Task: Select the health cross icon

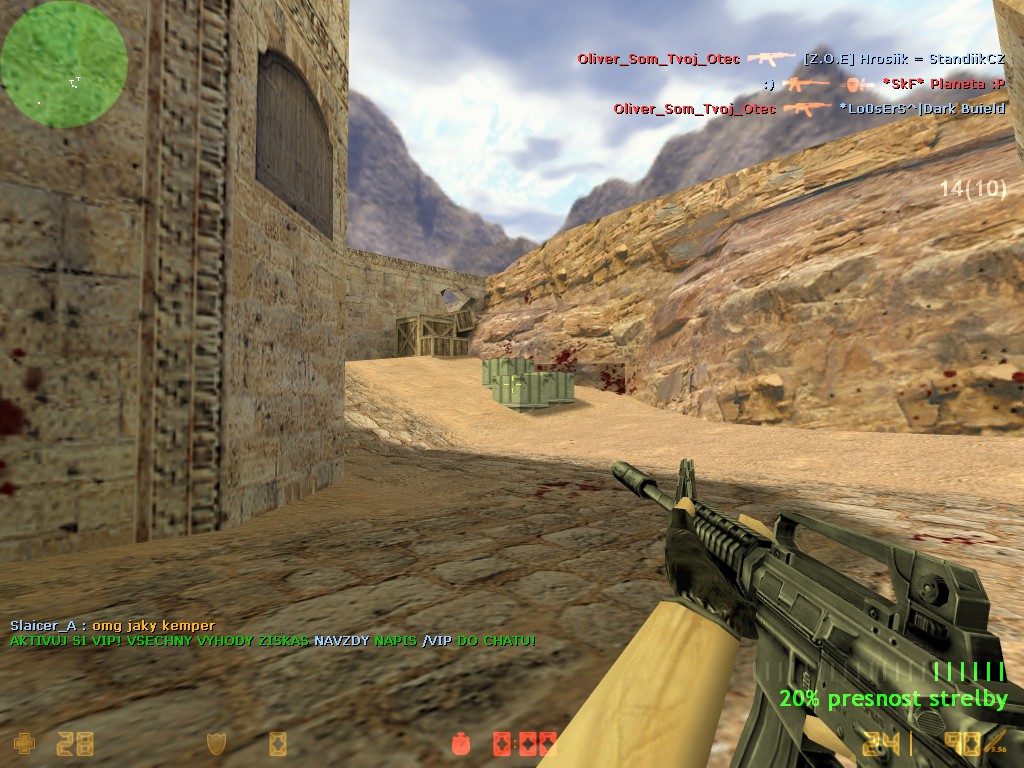Action: click(22, 743)
